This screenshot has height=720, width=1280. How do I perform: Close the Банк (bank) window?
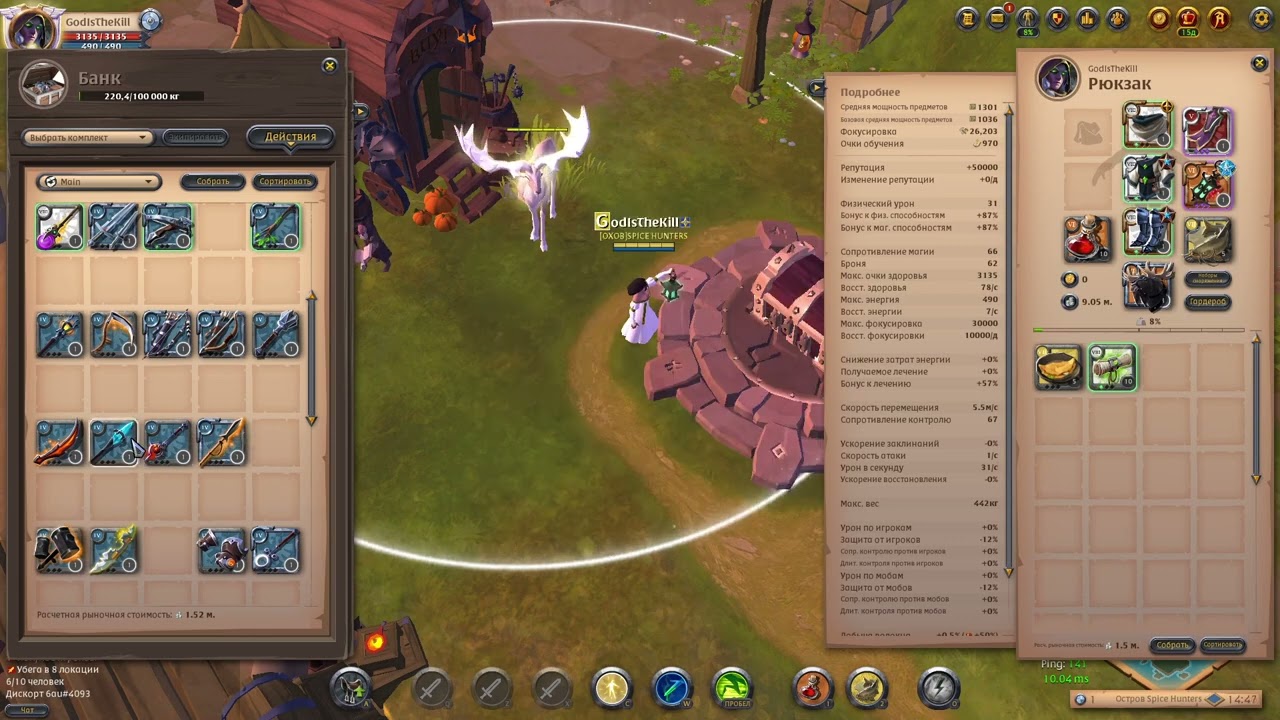pyautogui.click(x=329, y=66)
